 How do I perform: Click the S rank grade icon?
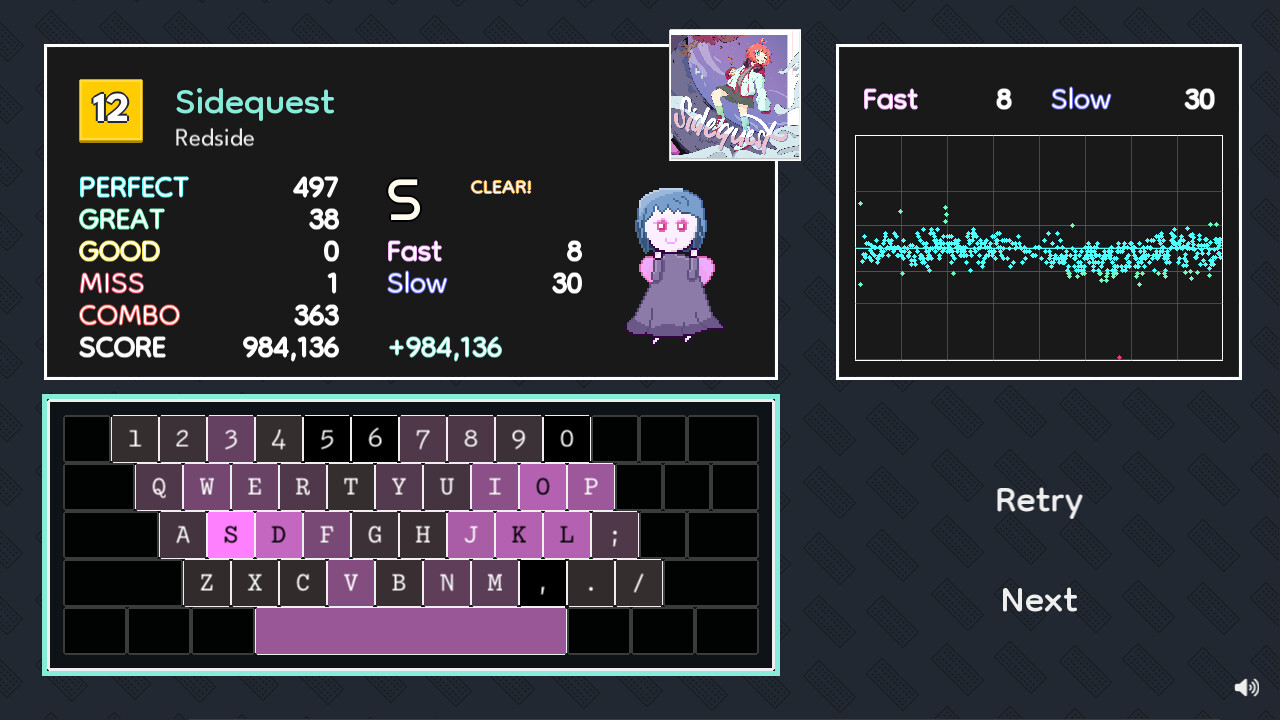click(404, 198)
